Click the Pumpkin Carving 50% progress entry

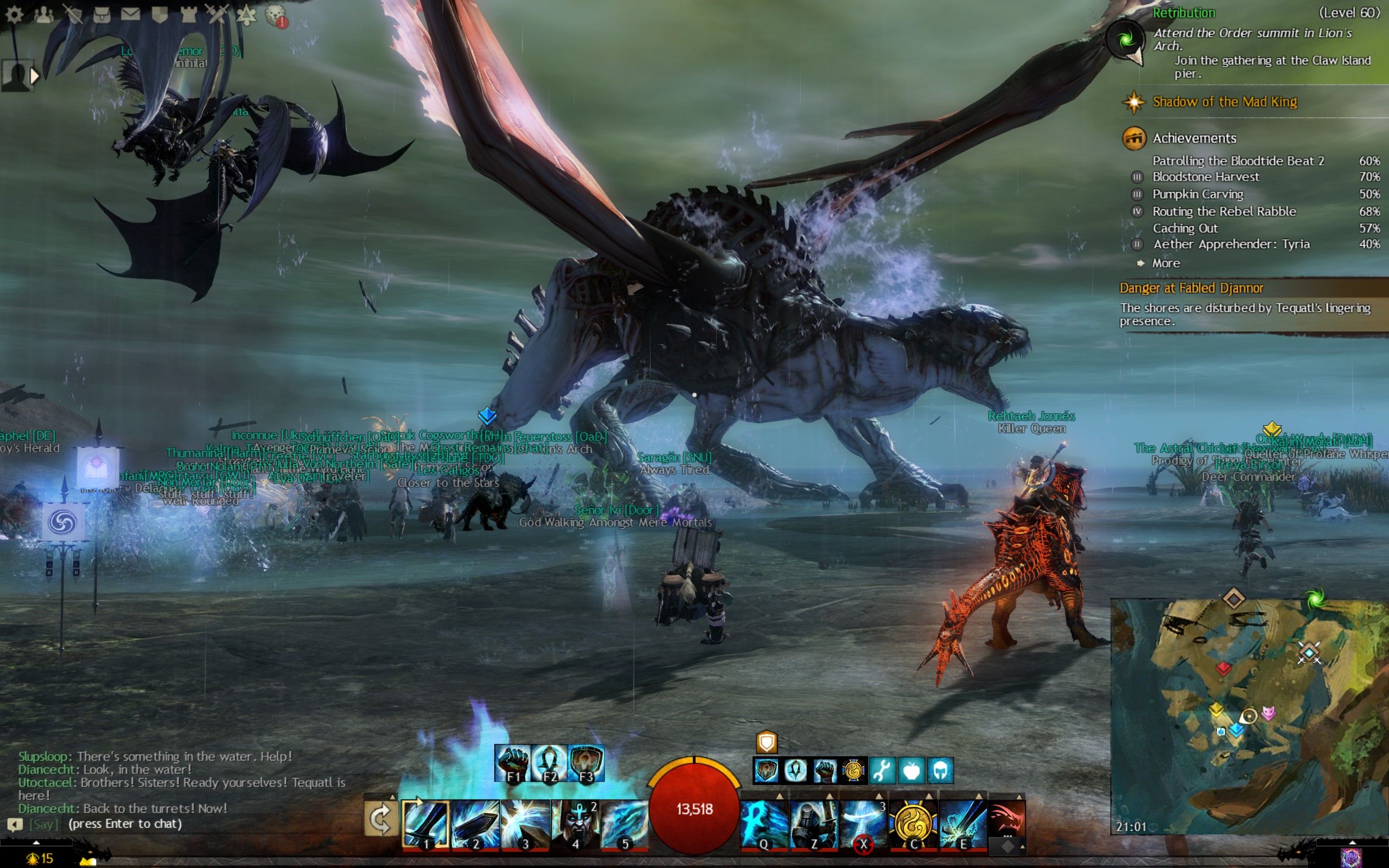(1199, 194)
